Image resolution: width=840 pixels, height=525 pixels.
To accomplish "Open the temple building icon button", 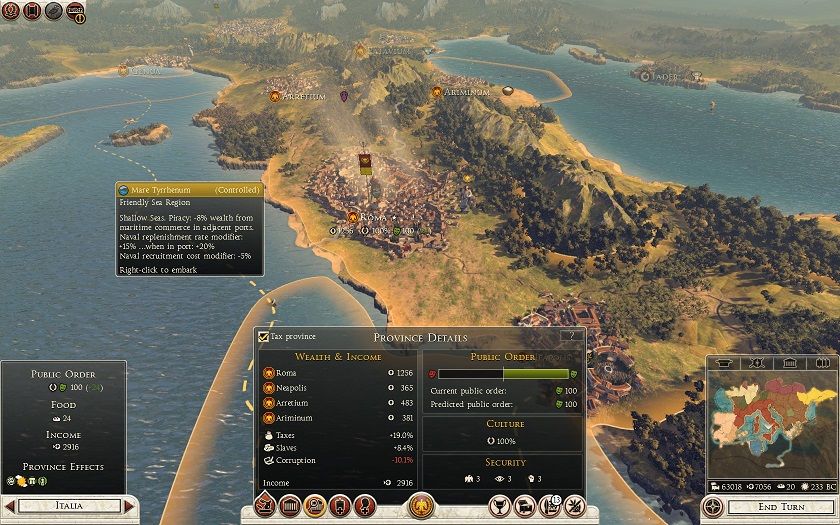I will [291, 506].
